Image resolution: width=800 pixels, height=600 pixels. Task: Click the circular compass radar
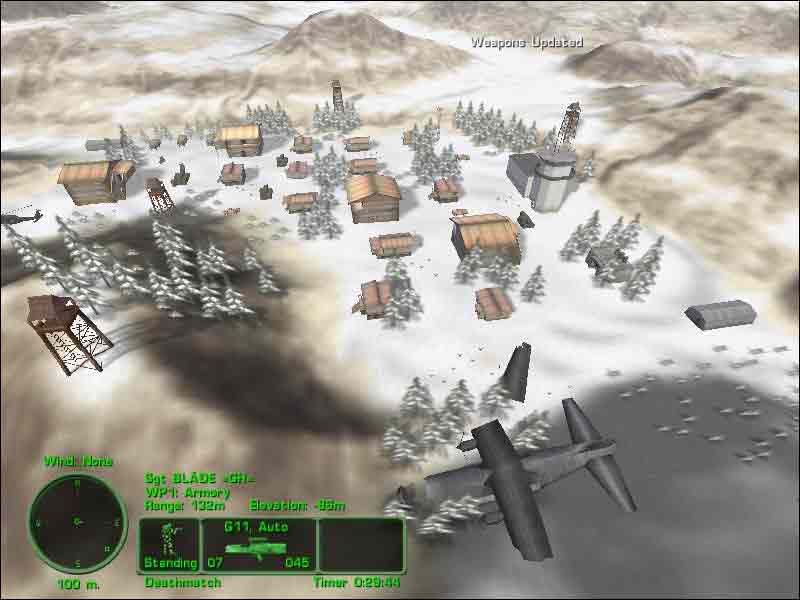click(77, 519)
